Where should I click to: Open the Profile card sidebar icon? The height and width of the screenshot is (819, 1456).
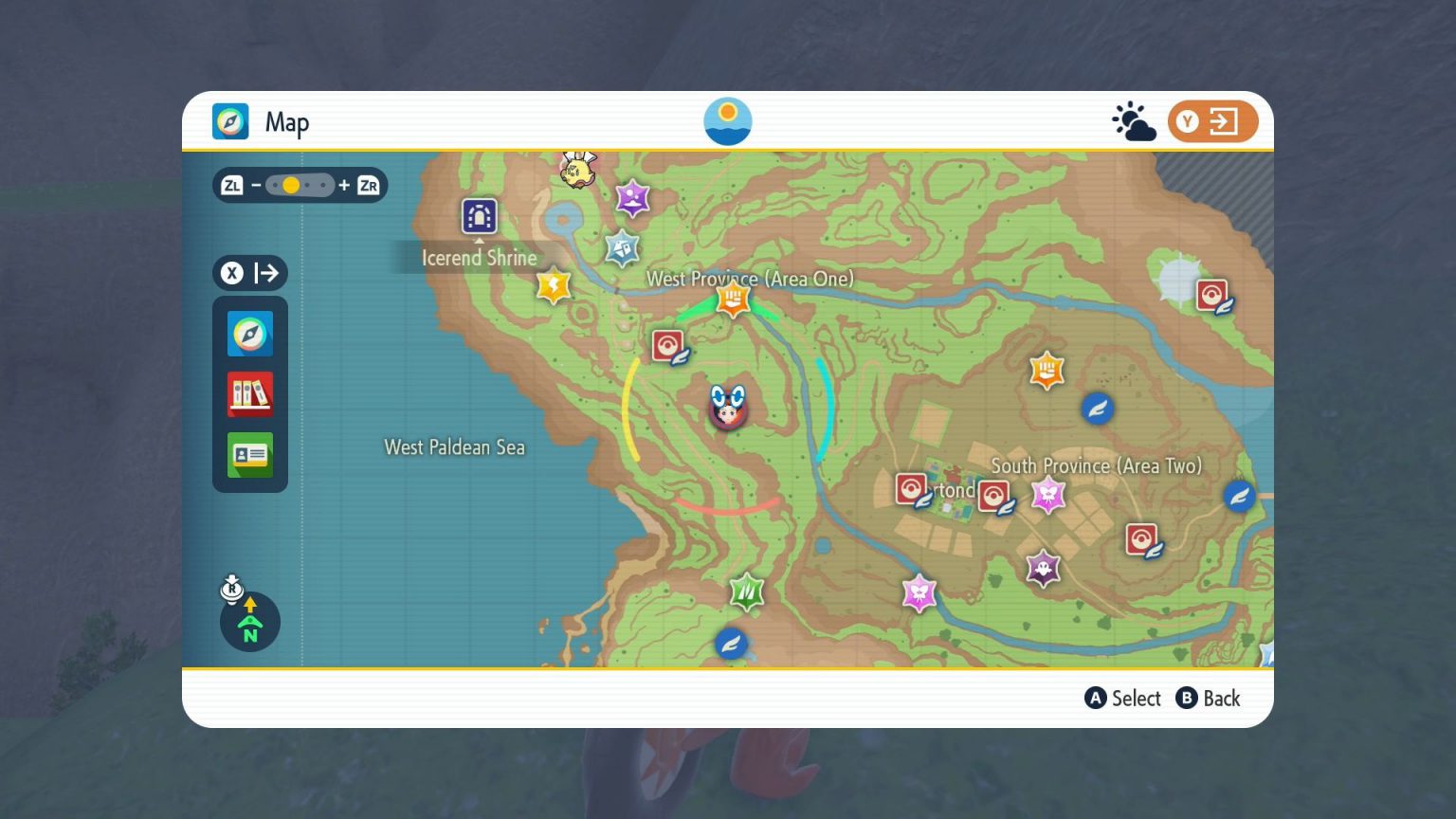(x=249, y=455)
